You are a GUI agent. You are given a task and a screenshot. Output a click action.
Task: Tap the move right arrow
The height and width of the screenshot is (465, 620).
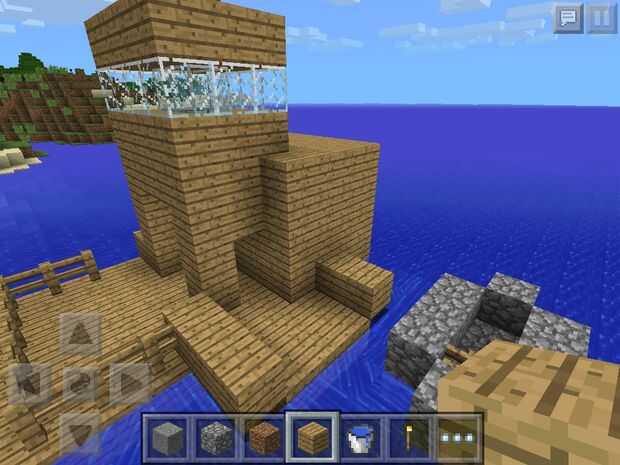pos(130,383)
